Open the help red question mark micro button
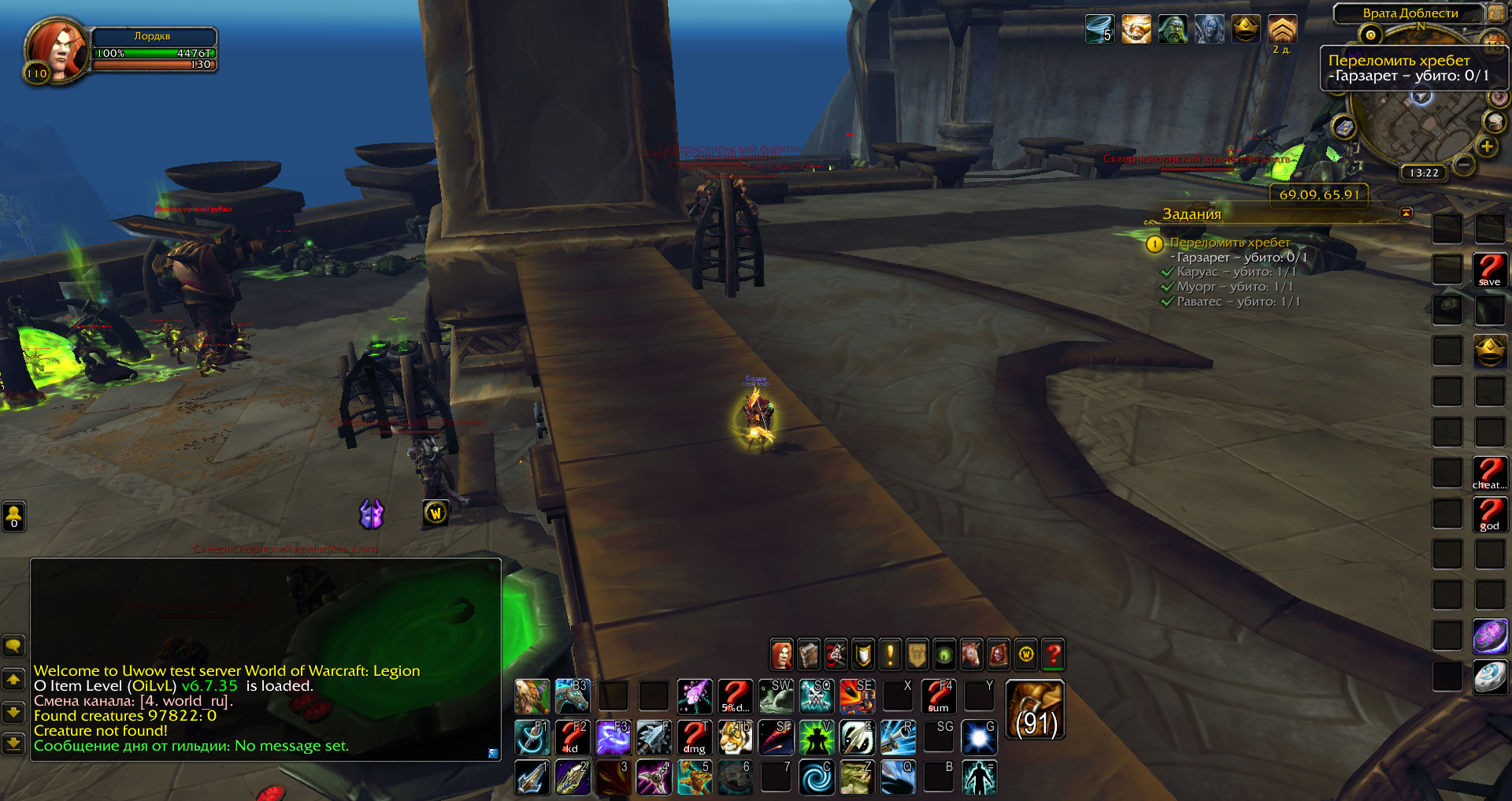 1053,655
